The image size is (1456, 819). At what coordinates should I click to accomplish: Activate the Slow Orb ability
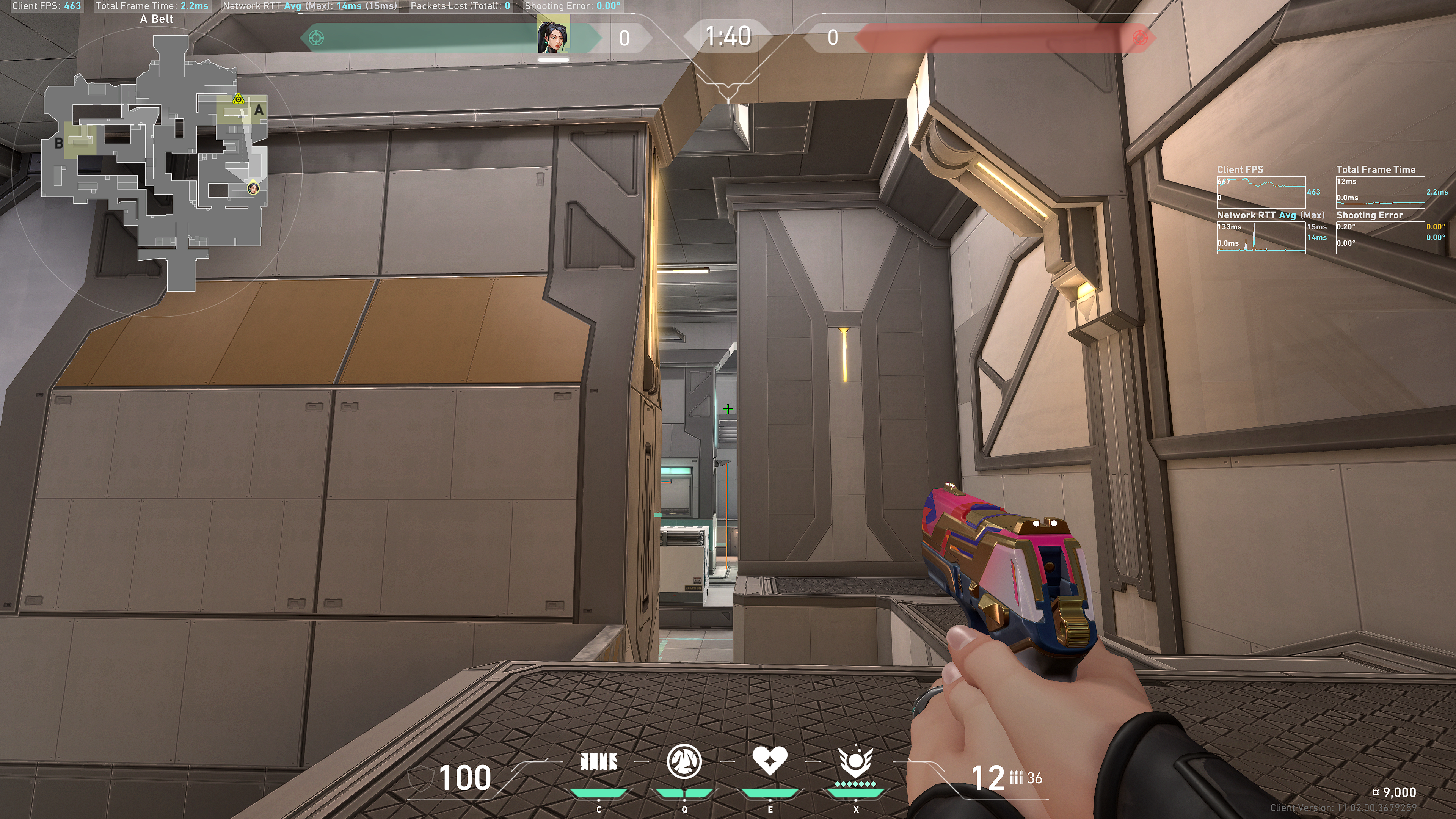click(684, 761)
